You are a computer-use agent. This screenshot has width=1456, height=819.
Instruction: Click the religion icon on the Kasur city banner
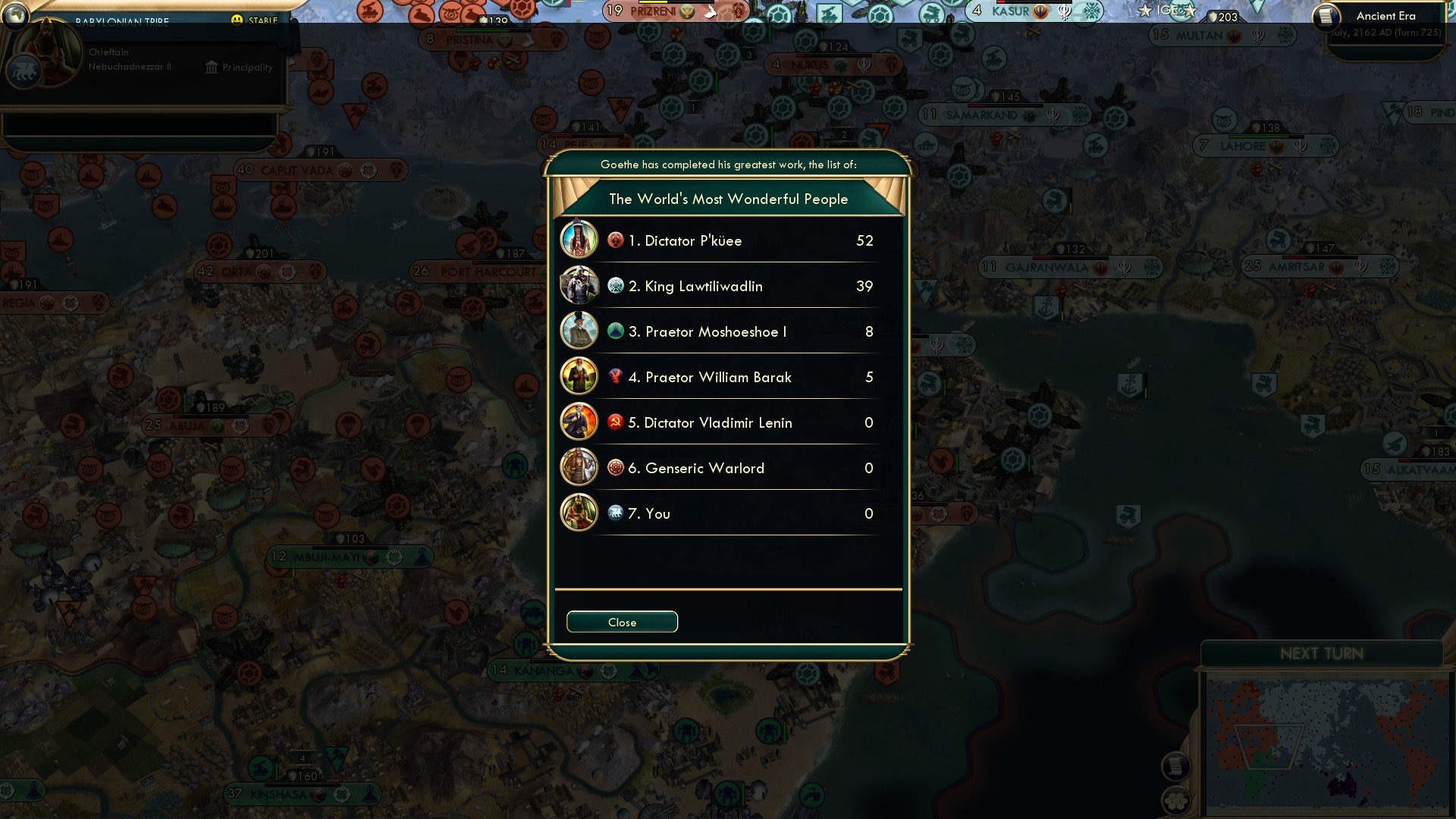point(1040,12)
